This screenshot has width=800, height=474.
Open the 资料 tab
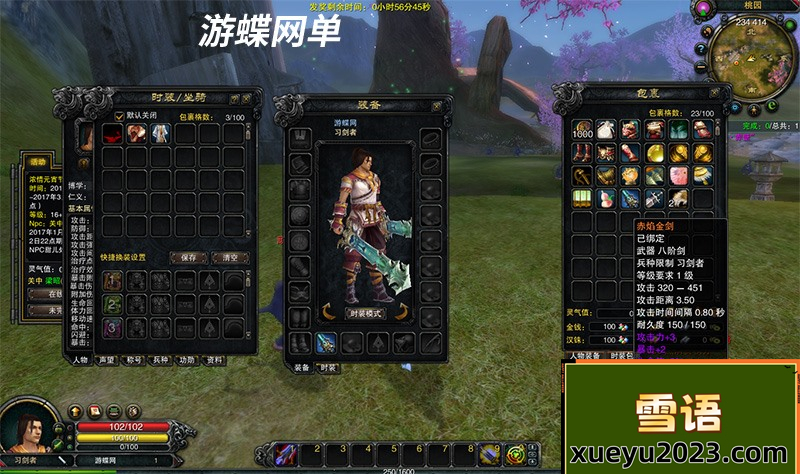coord(213,359)
